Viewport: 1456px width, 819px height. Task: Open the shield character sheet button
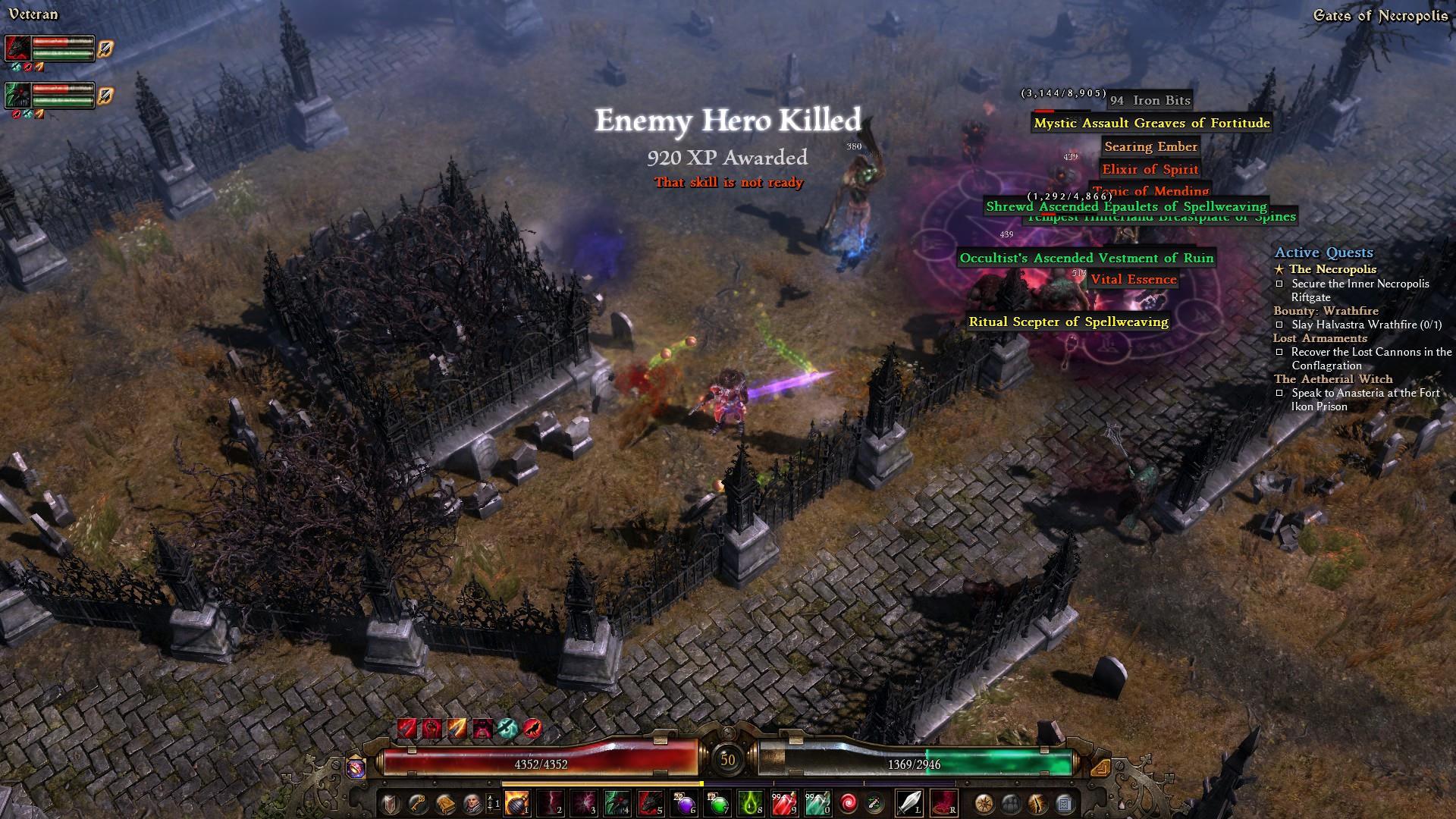click(391, 803)
